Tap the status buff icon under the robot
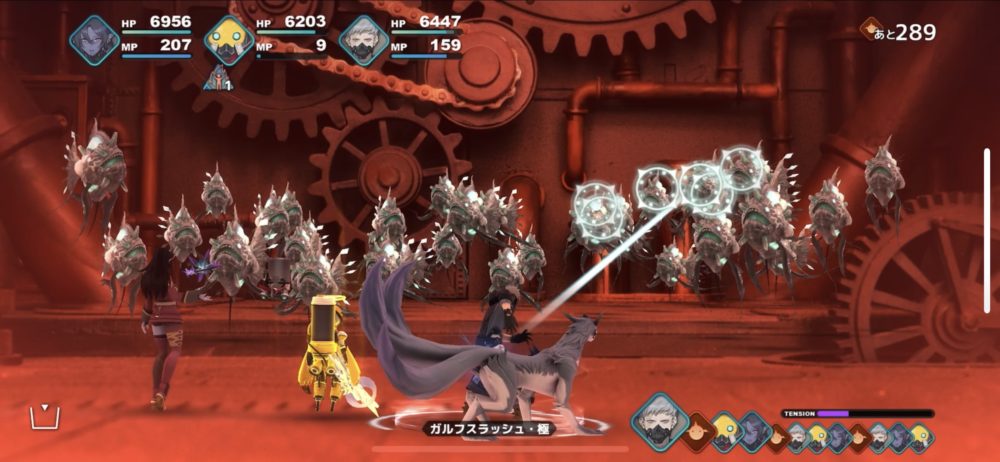This screenshot has width=1000, height=462. tap(217, 78)
